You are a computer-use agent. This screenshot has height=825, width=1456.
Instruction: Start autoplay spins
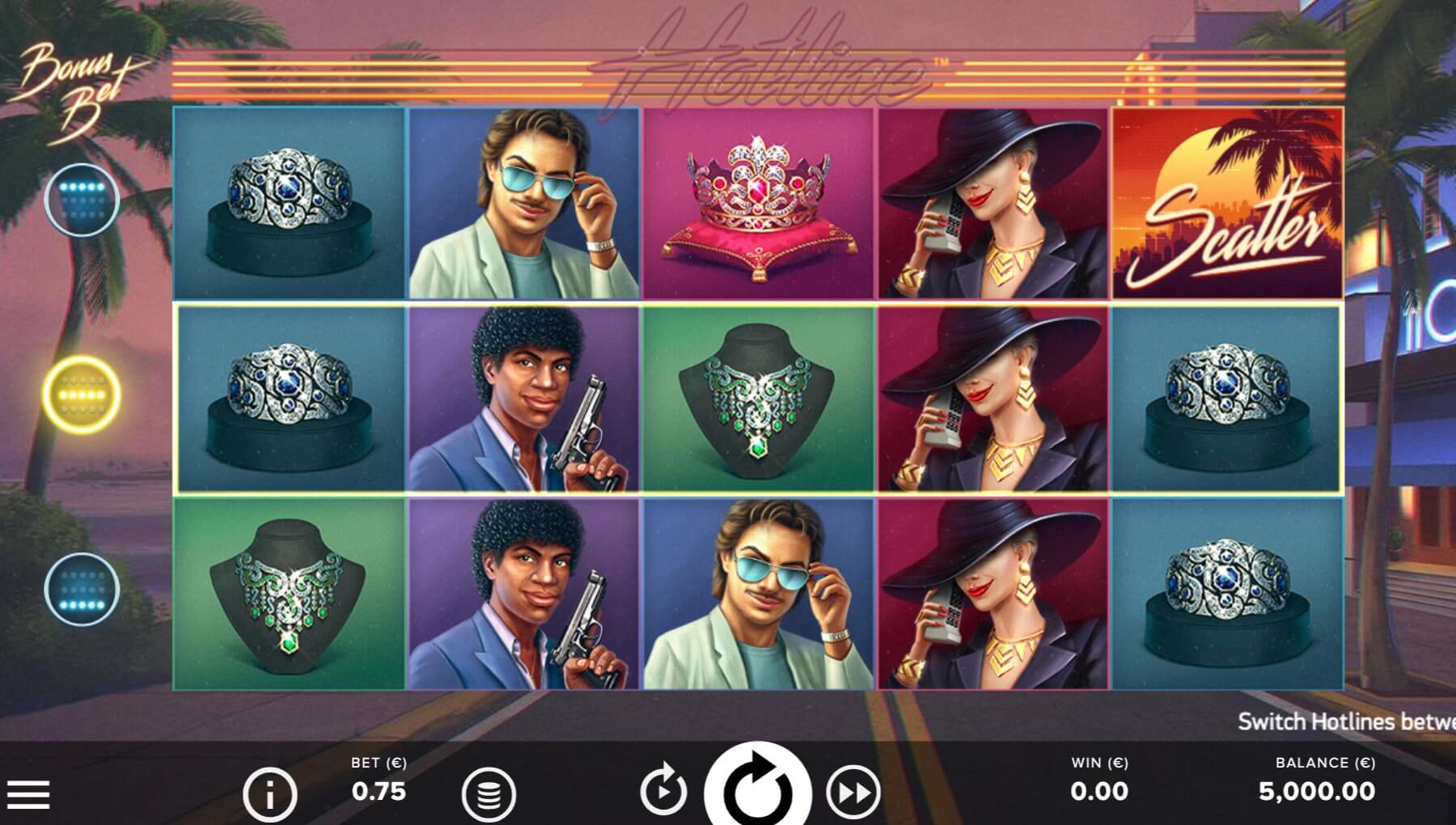click(663, 790)
